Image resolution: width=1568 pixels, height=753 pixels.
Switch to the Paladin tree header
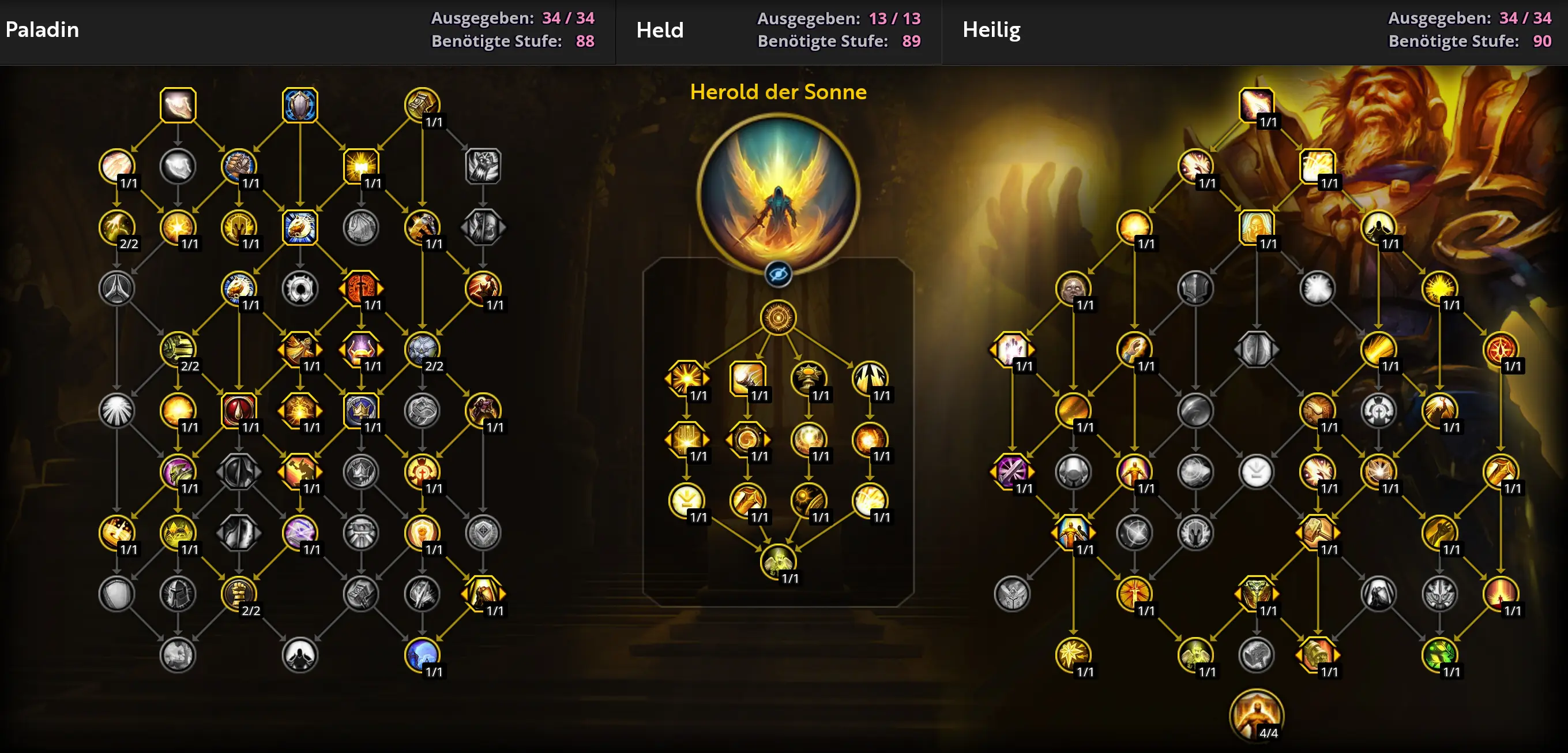click(x=42, y=29)
